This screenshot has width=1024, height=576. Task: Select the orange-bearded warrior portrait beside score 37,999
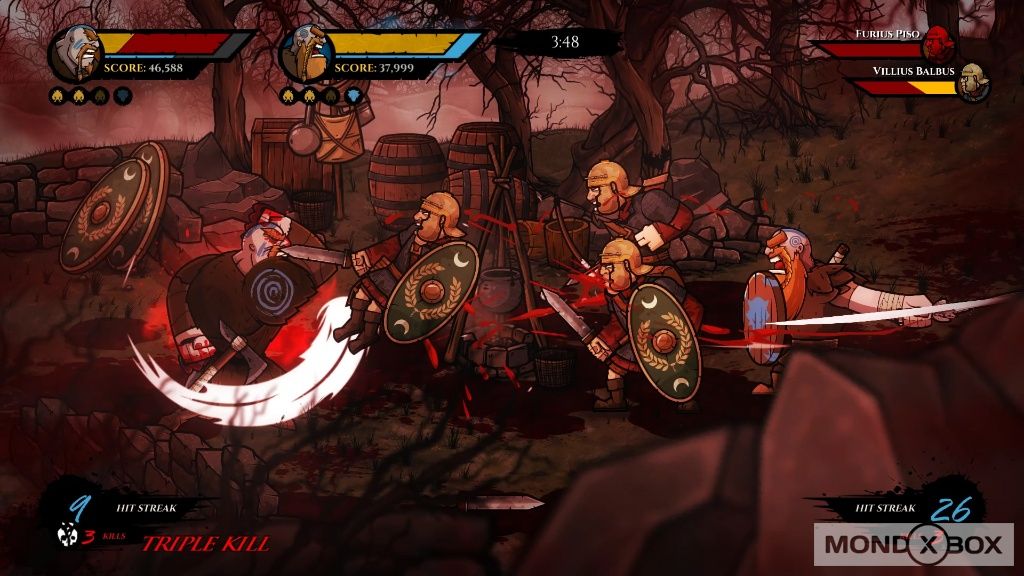(x=304, y=53)
